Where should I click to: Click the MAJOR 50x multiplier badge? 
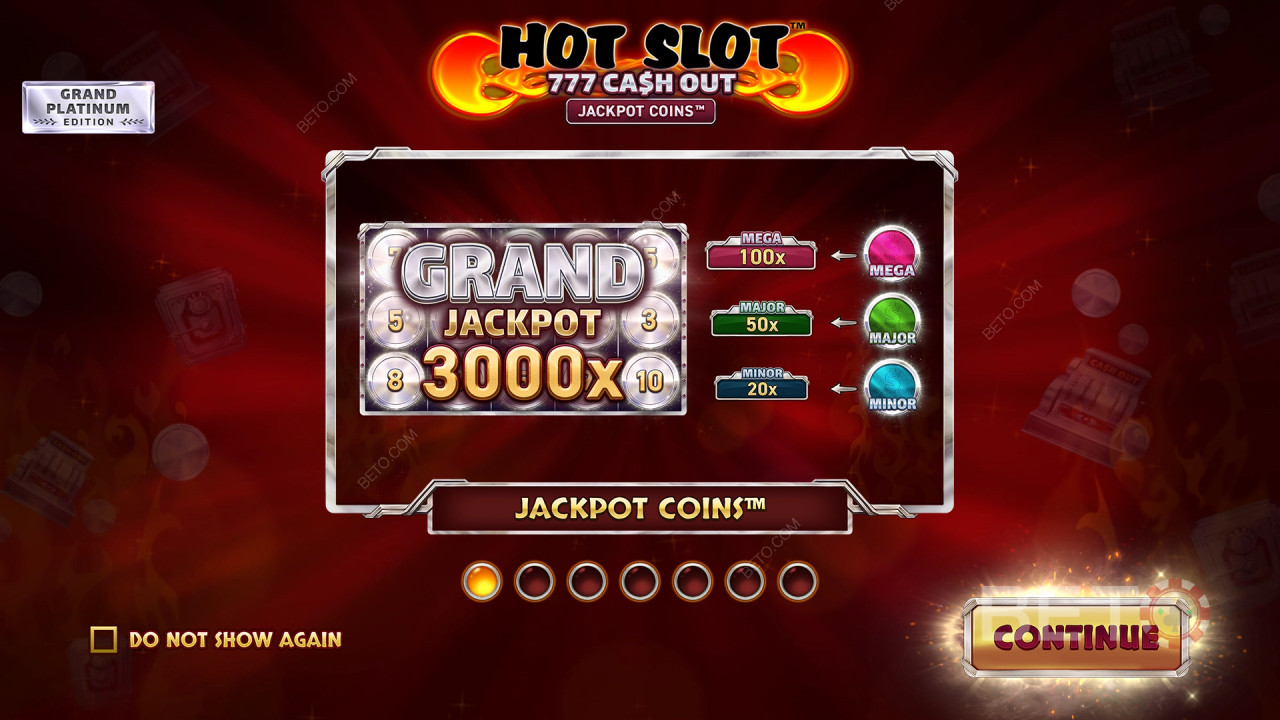pos(760,321)
